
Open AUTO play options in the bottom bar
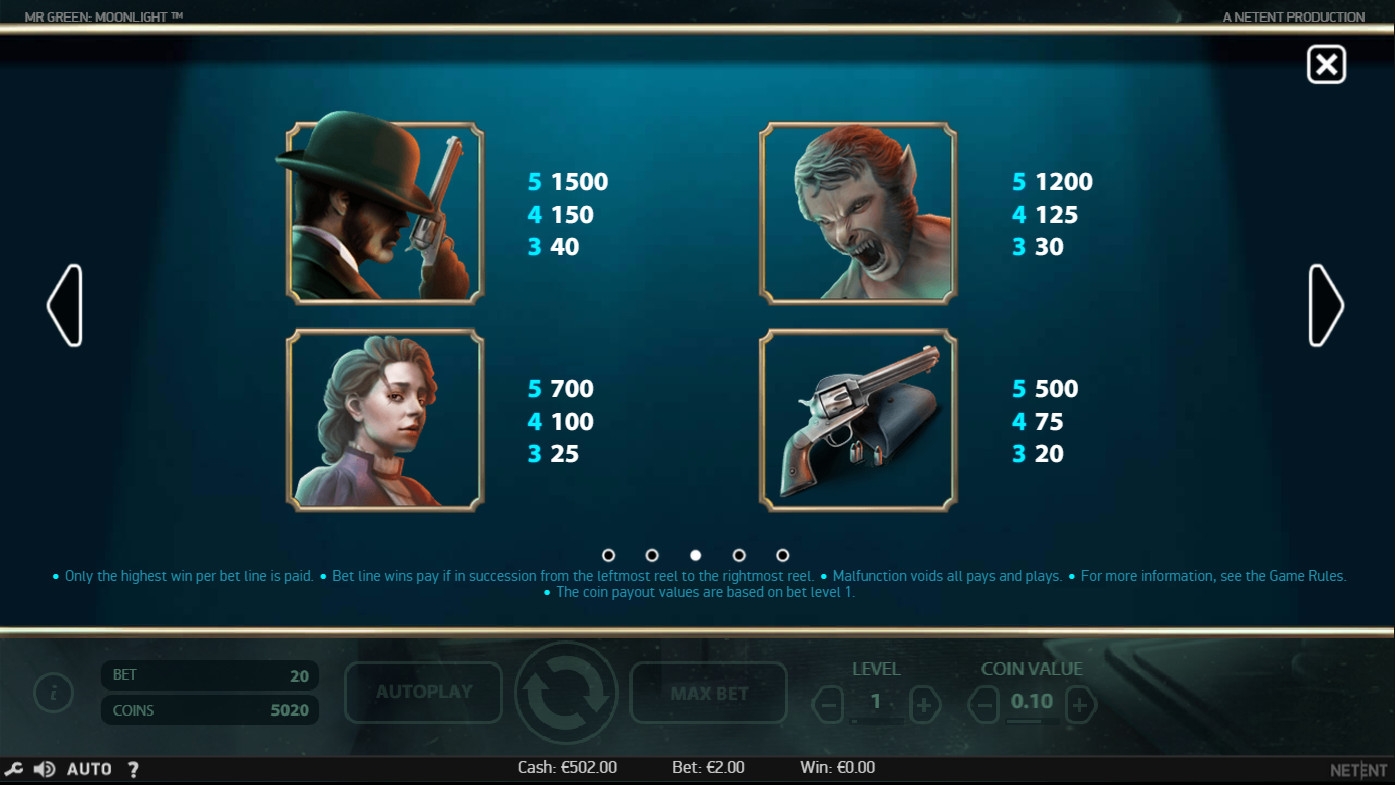click(x=89, y=769)
